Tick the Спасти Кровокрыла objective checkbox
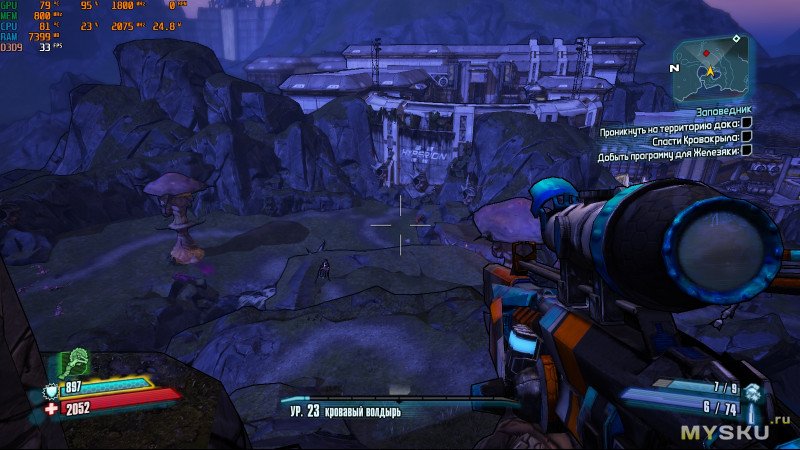 (x=746, y=143)
